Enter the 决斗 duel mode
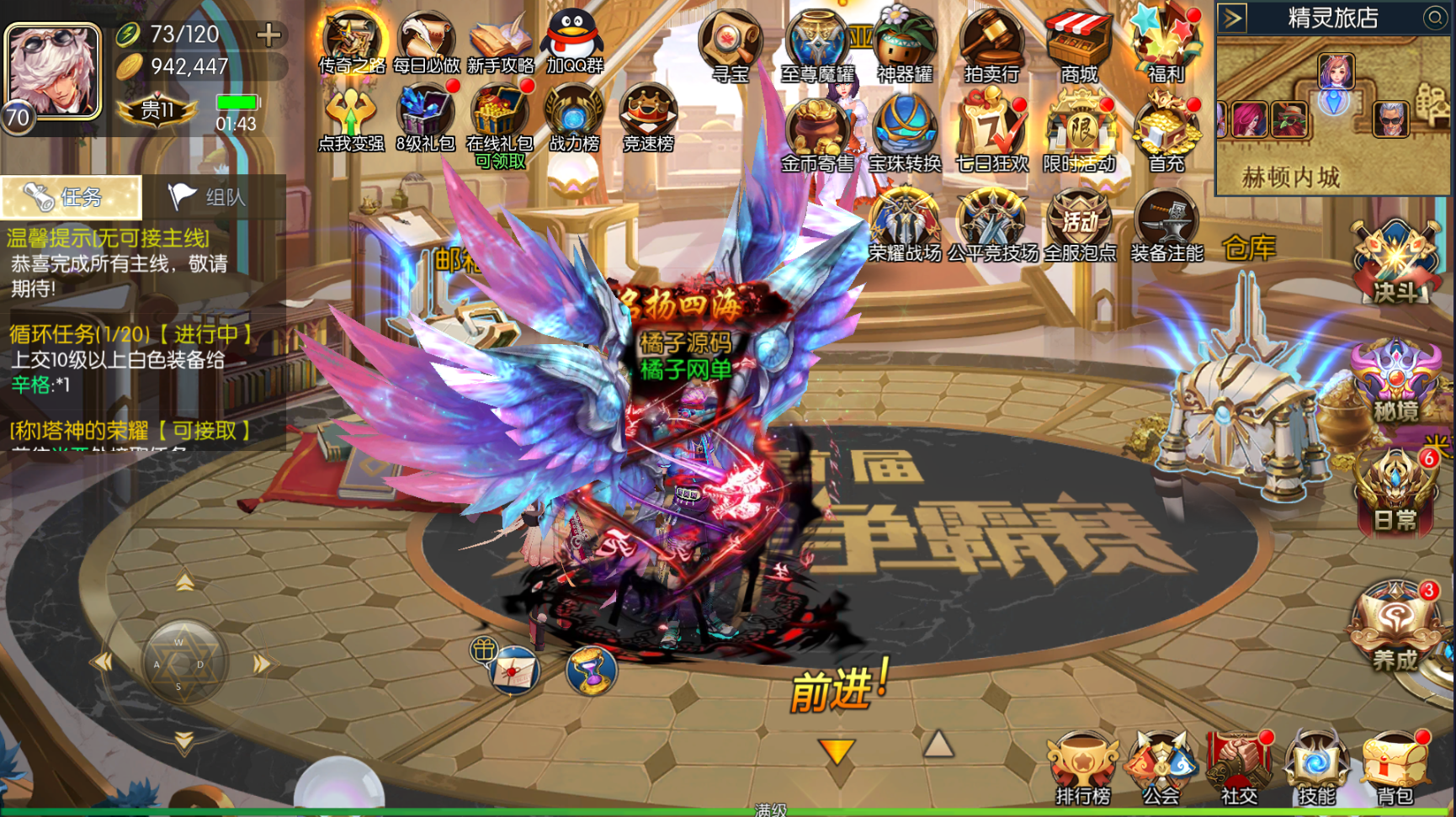 (1395, 262)
